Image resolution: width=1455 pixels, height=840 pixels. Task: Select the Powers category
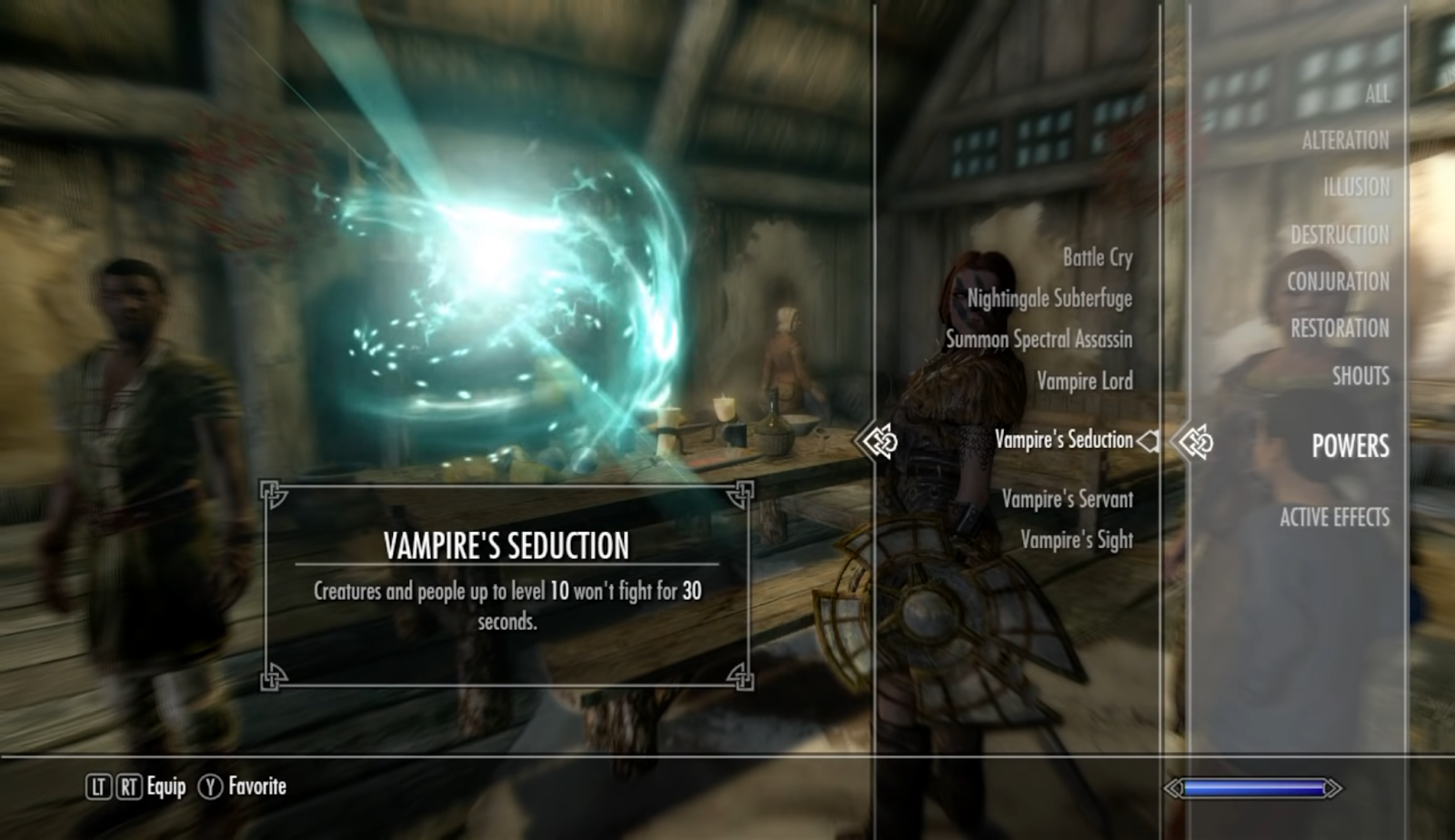[x=1350, y=445]
